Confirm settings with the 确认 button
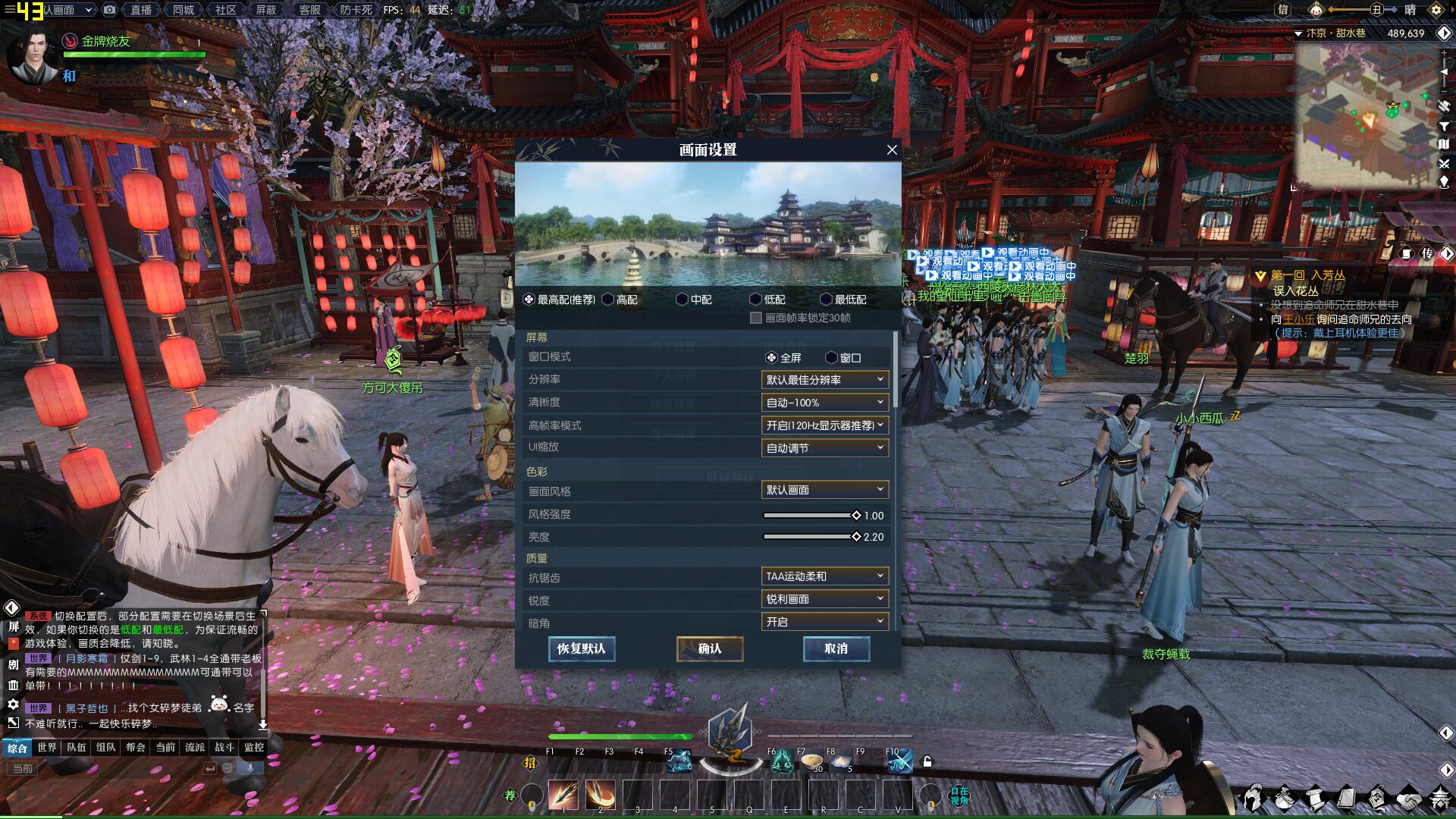This screenshot has width=1456, height=819. tap(709, 649)
